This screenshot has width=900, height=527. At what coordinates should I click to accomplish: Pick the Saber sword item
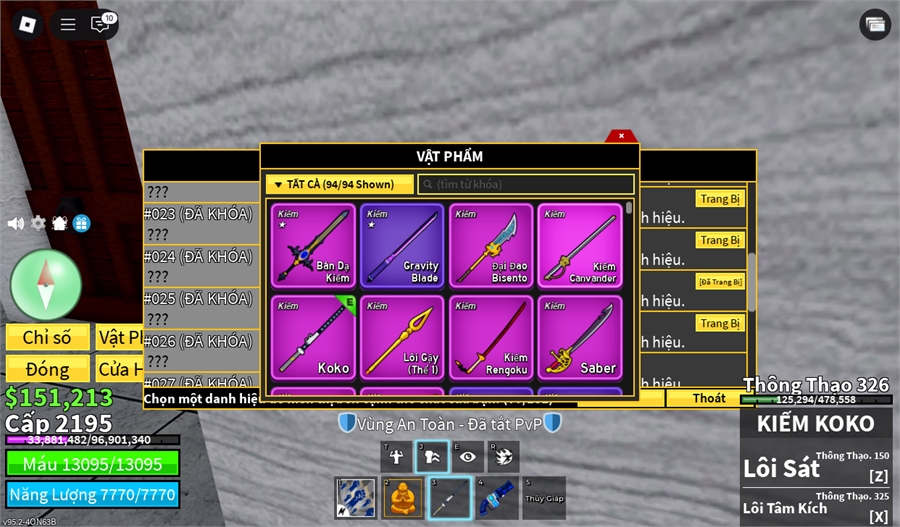point(580,336)
